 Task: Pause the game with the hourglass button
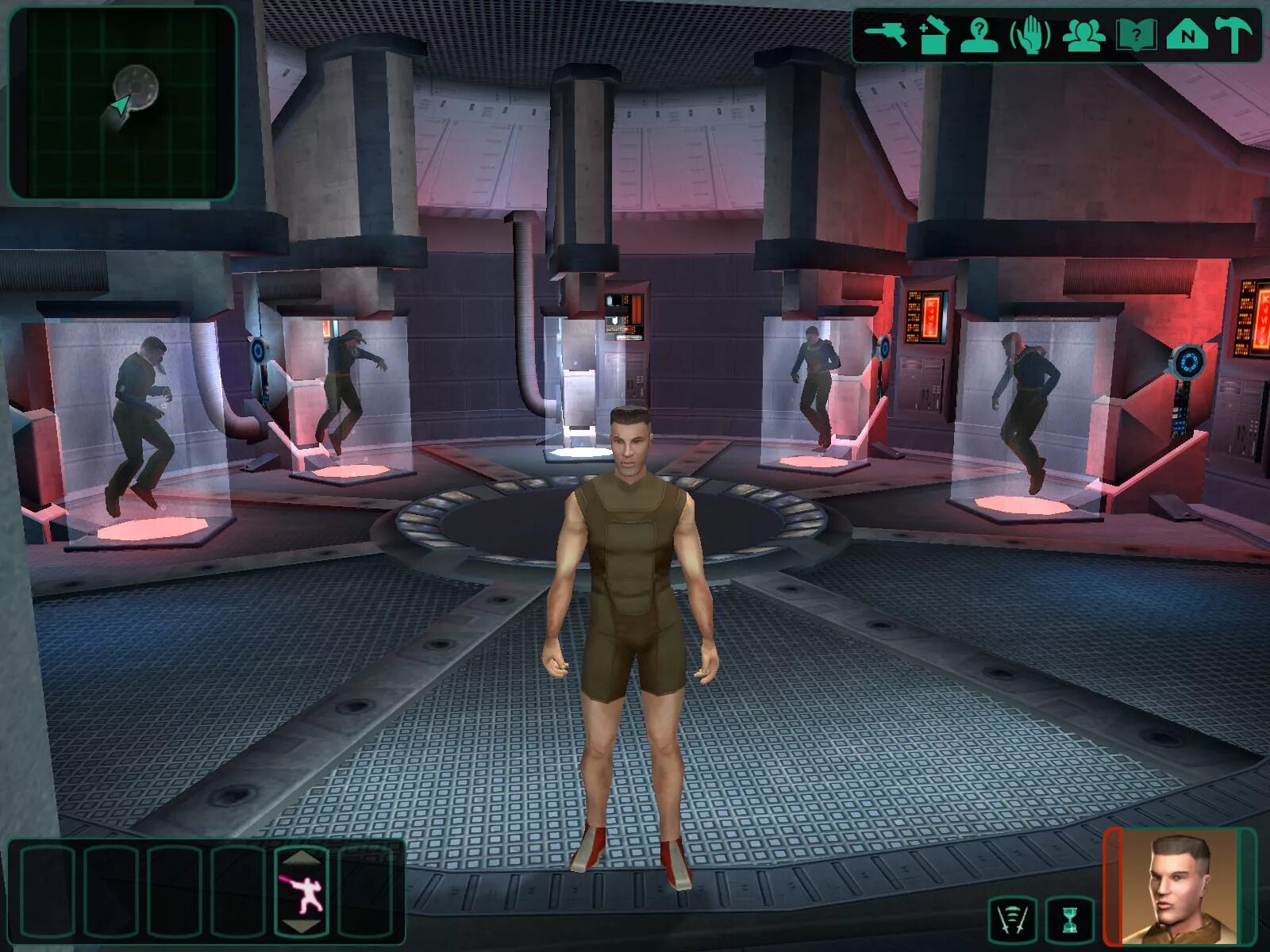(x=1070, y=920)
